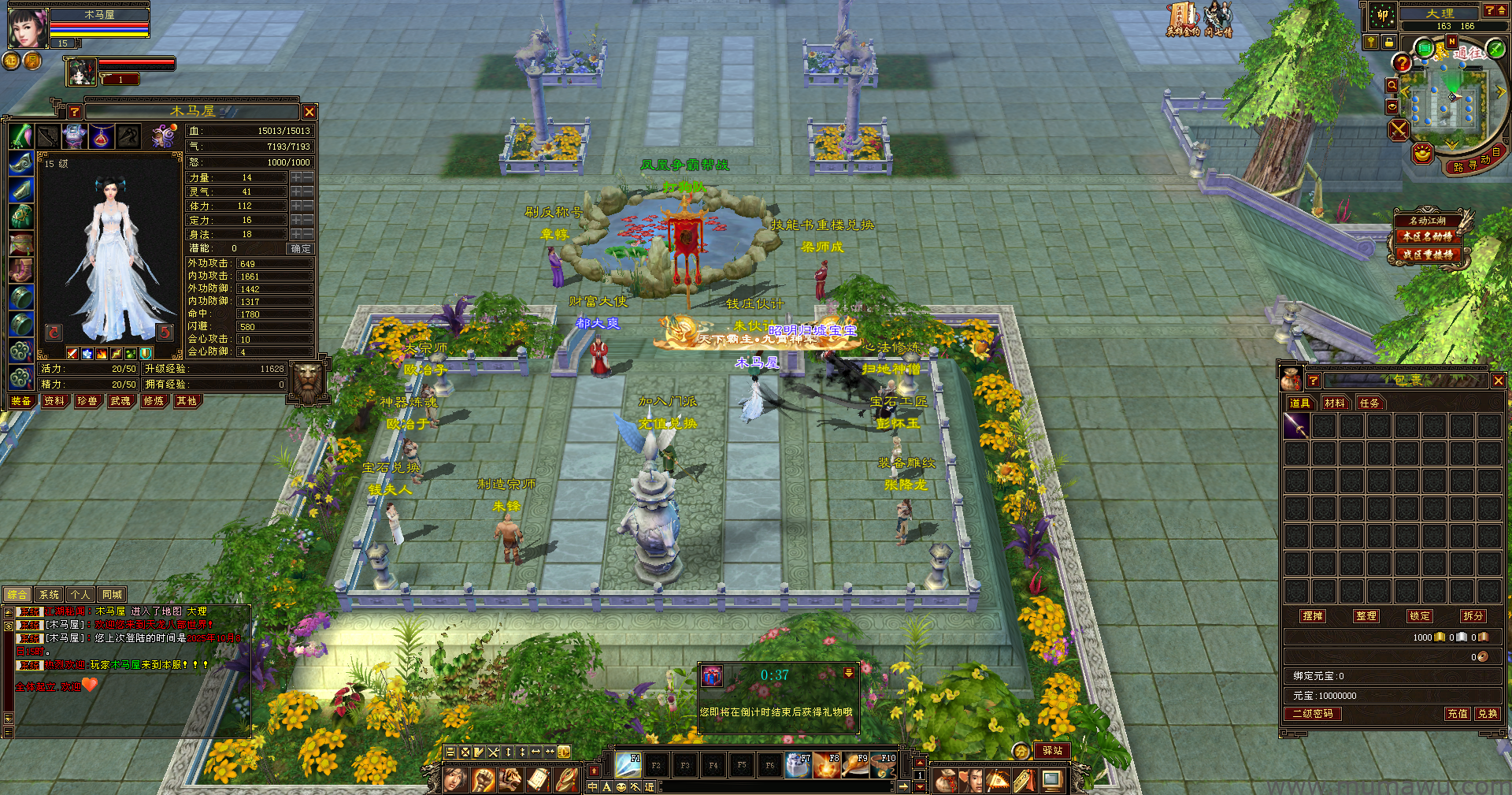Switch to the 材料 bag tab
The image size is (1512, 795).
1335,403
